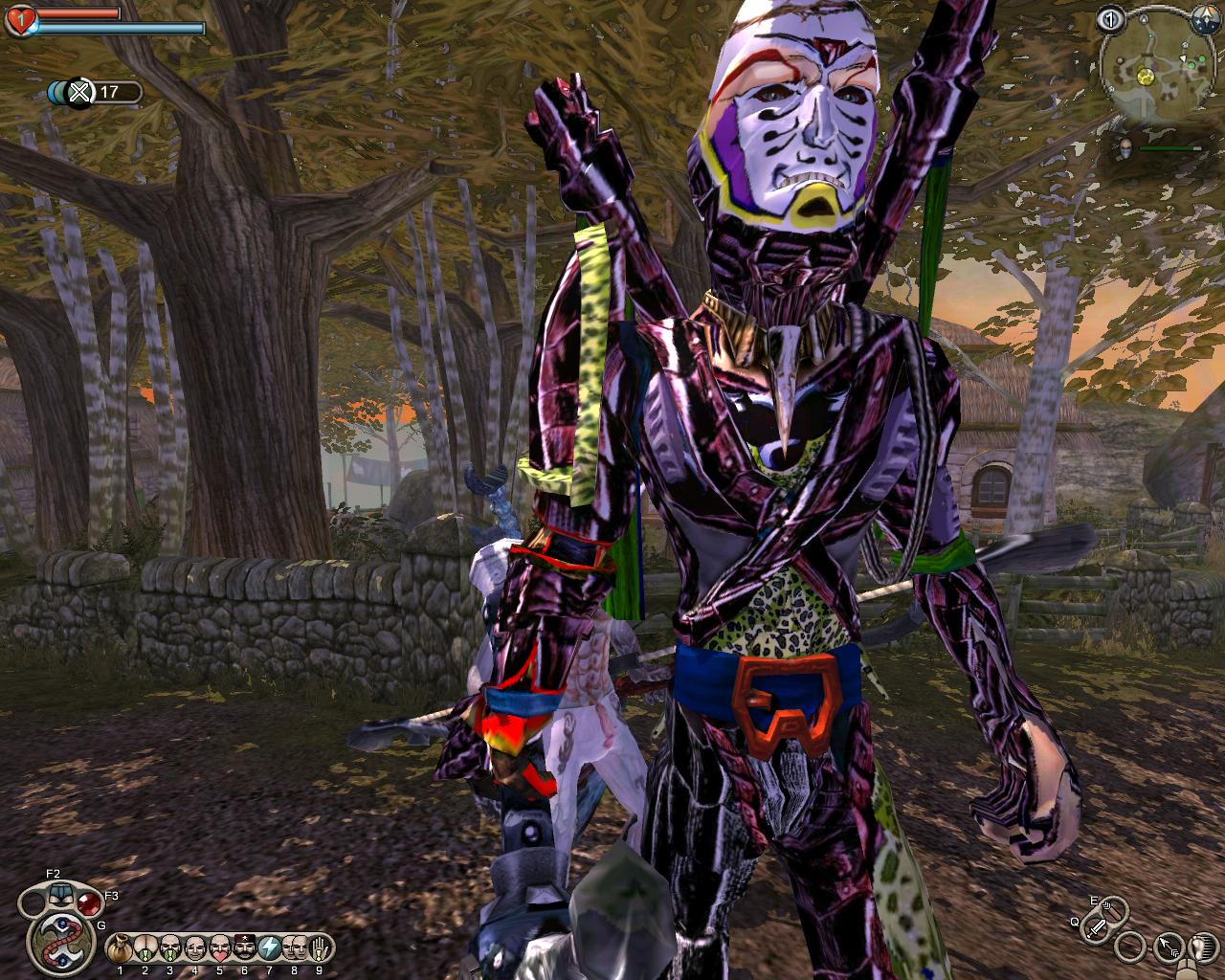The width and height of the screenshot is (1225, 980).
Task: Select the bandit hat face expression
Action: 244,948
